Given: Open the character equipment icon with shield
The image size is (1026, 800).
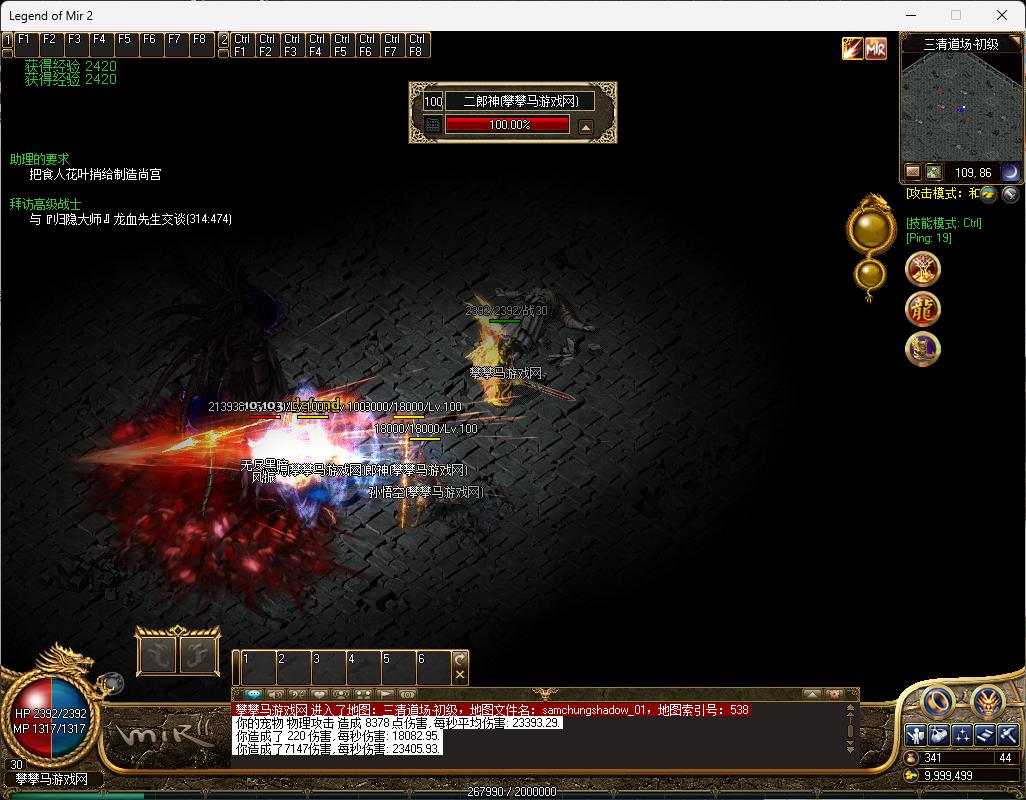Looking at the screenshot, I should (915, 735).
